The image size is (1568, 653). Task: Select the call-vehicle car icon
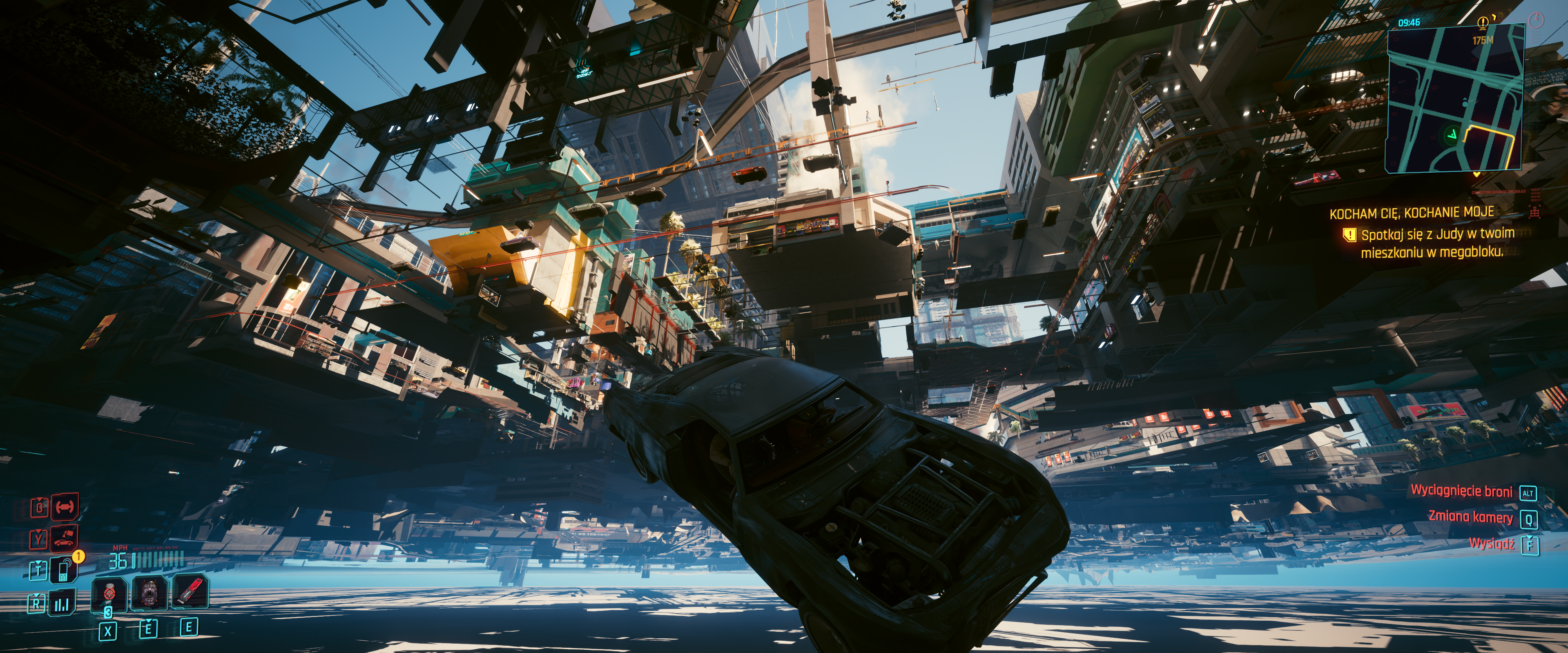click(x=64, y=538)
